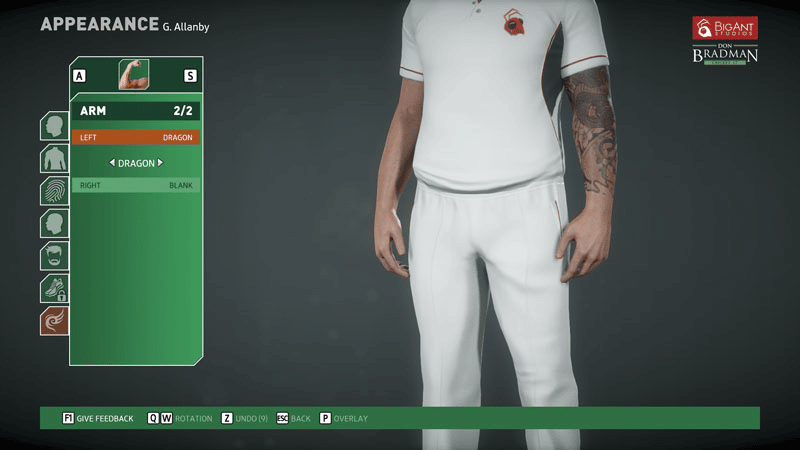800x450 pixels.
Task: Switch to the torso body tab
Action: (54, 159)
